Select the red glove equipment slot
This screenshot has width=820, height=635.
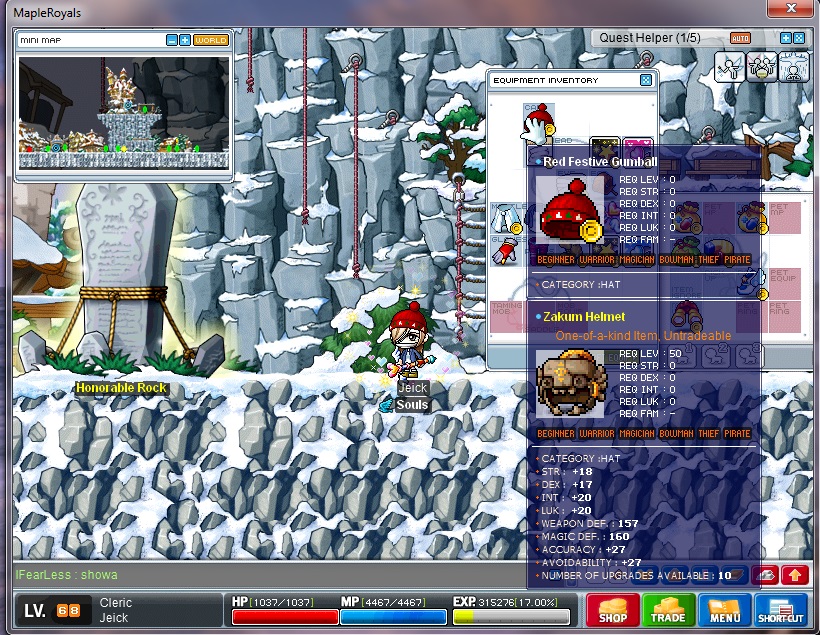click(x=507, y=250)
